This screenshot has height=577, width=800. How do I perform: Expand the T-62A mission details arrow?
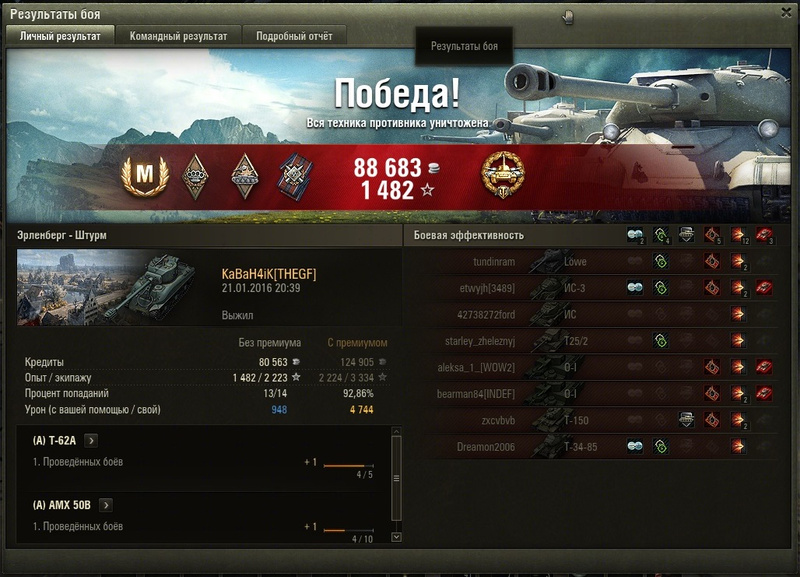click(91, 440)
